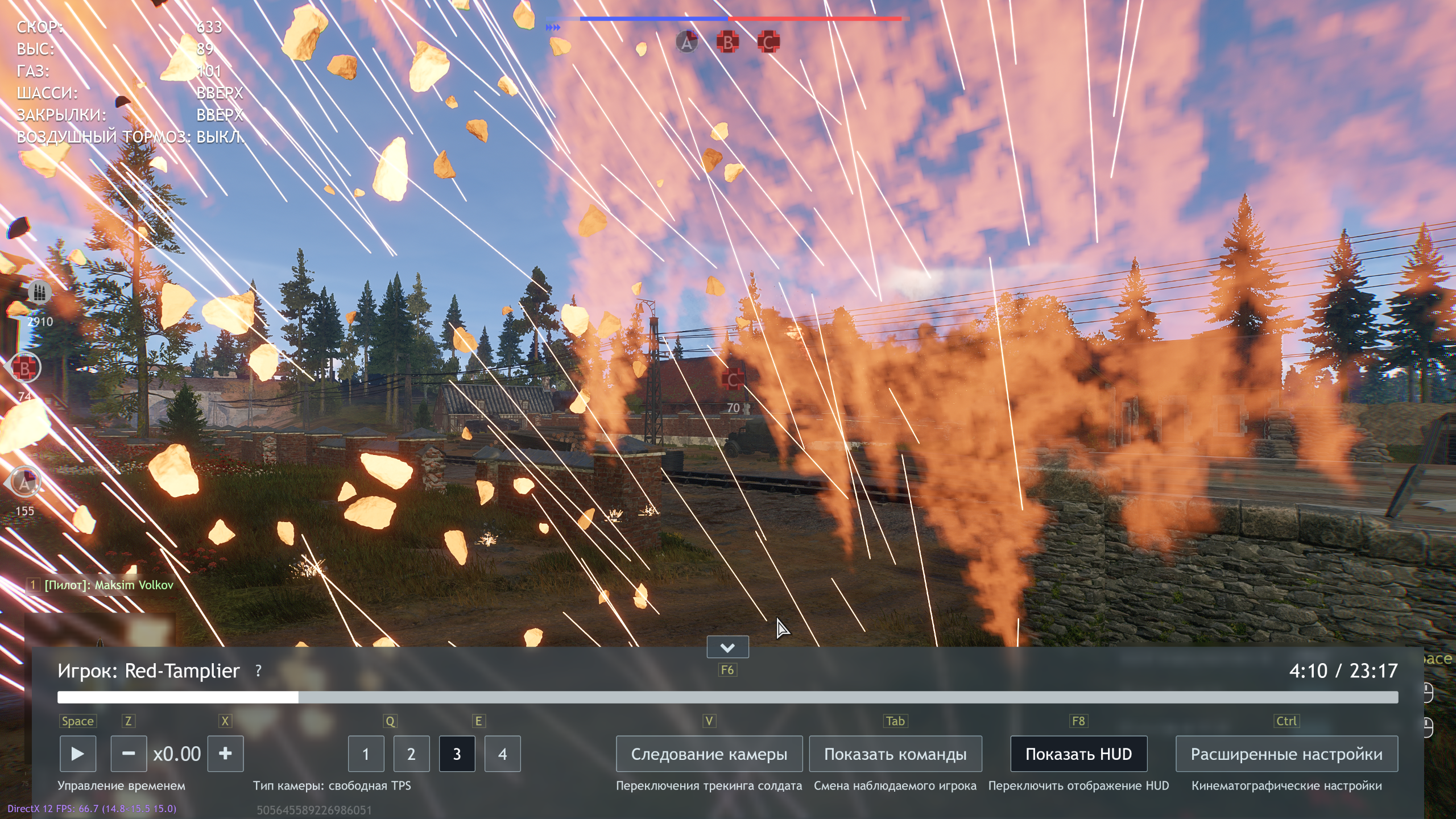Choose camera type 3
This screenshot has height=819, width=1456.
click(457, 754)
